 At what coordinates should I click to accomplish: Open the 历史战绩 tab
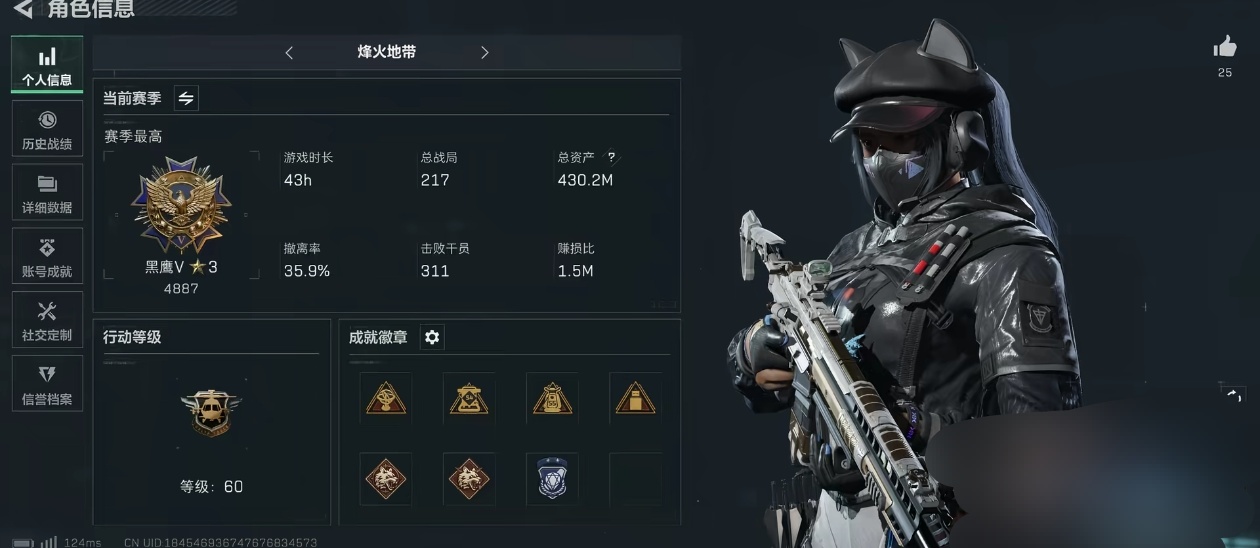[x=47, y=130]
